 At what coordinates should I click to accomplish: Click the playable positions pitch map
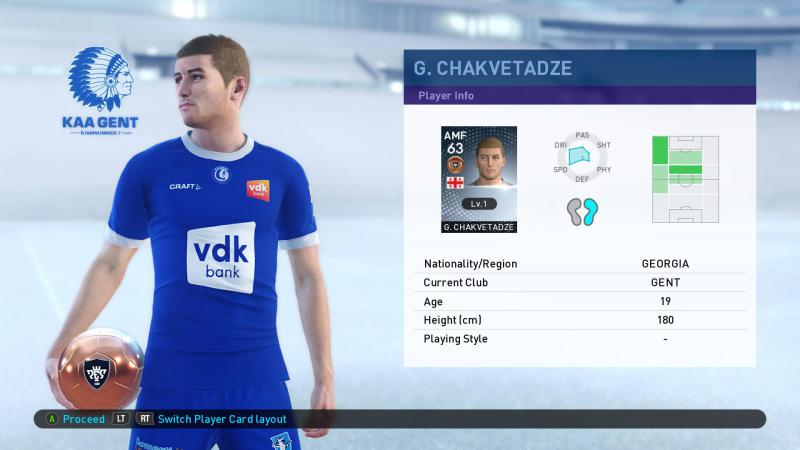click(x=685, y=179)
